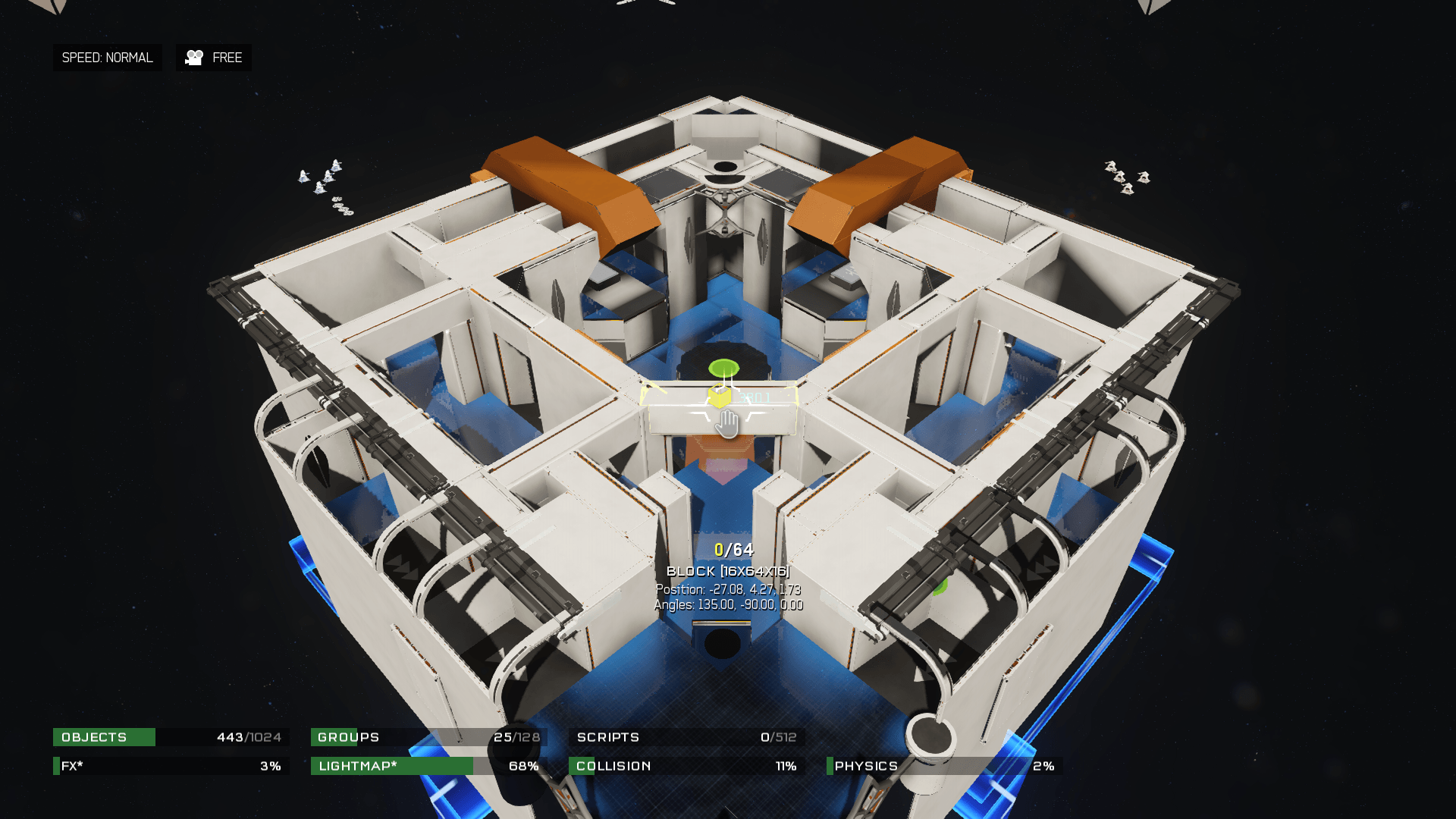Select the yellow cube gizmo handle
The image size is (1456, 819).
[718, 397]
